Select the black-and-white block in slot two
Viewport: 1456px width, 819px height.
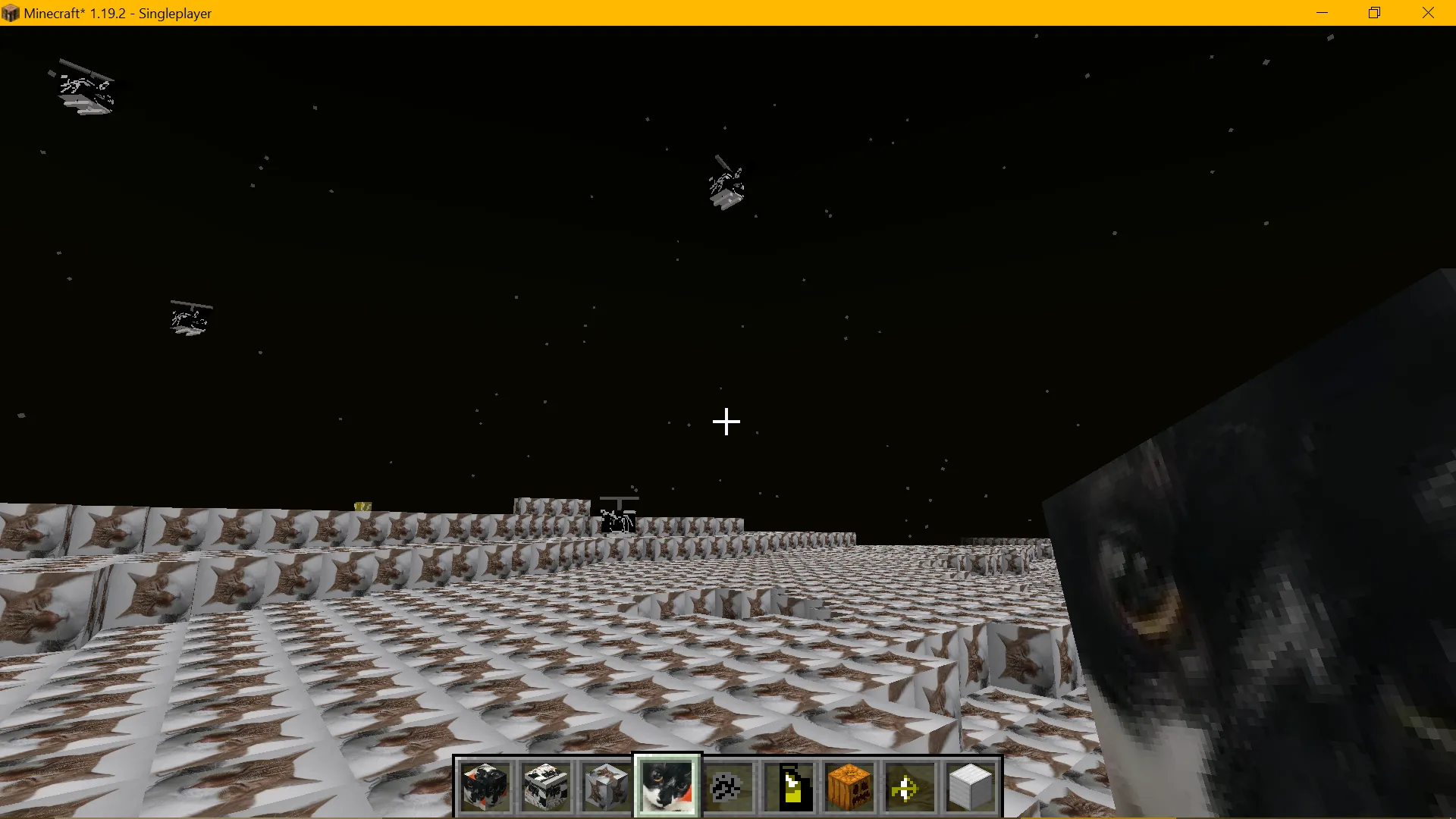[x=546, y=786]
